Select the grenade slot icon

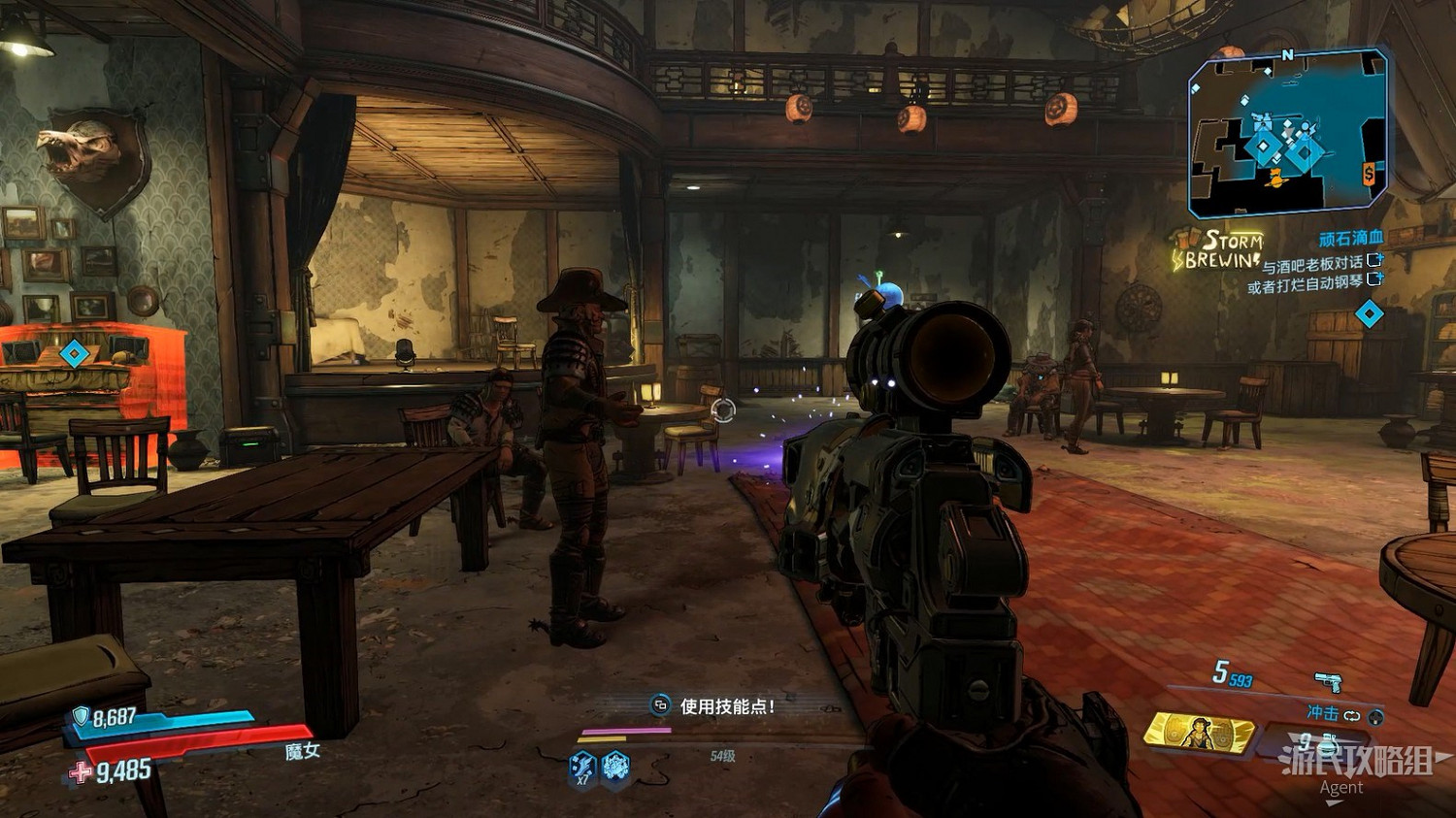pos(1328,745)
